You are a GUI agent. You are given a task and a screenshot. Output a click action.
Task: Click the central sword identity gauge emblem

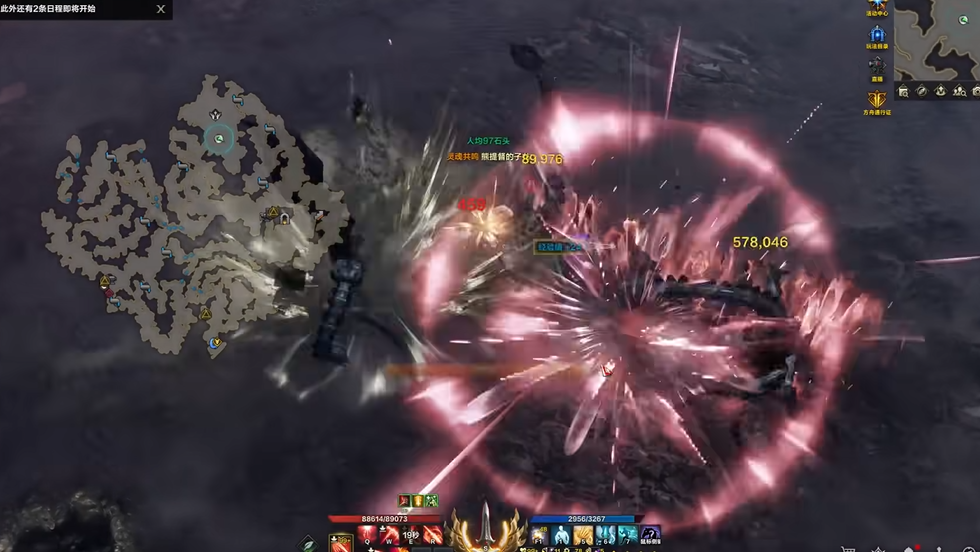coord(487,527)
